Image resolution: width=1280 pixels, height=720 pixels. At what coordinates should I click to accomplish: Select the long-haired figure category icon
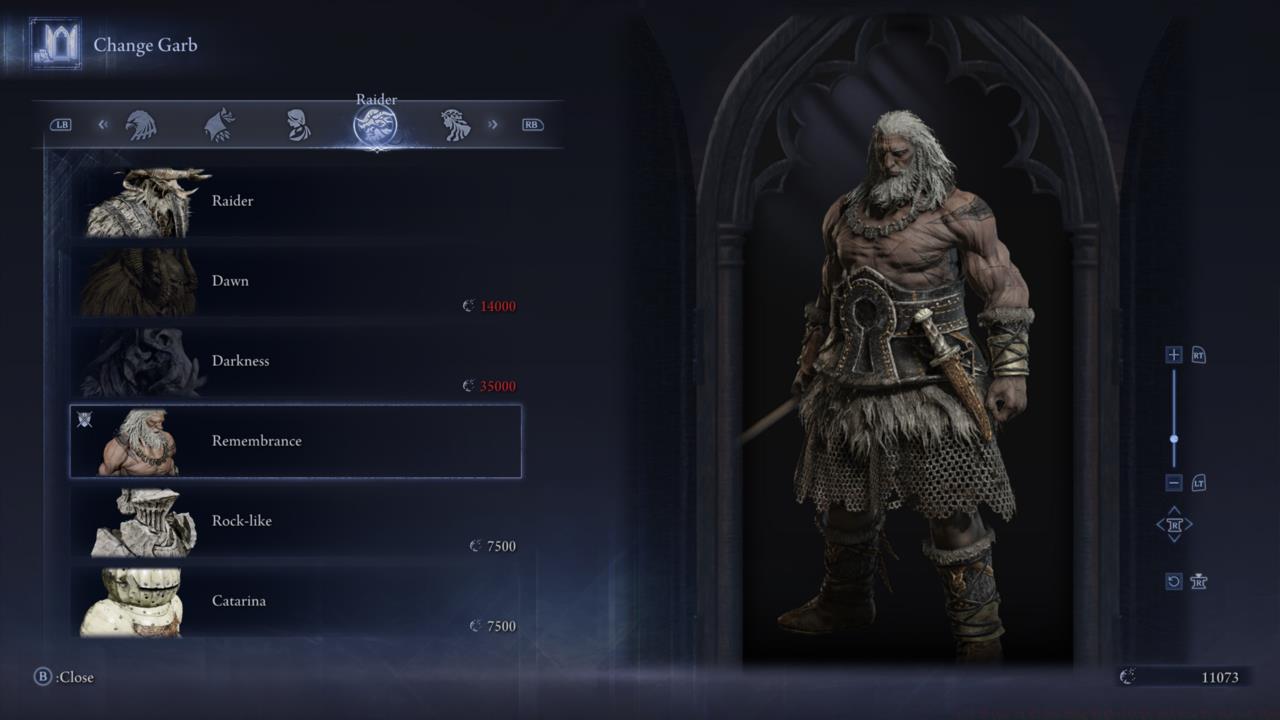[455, 123]
